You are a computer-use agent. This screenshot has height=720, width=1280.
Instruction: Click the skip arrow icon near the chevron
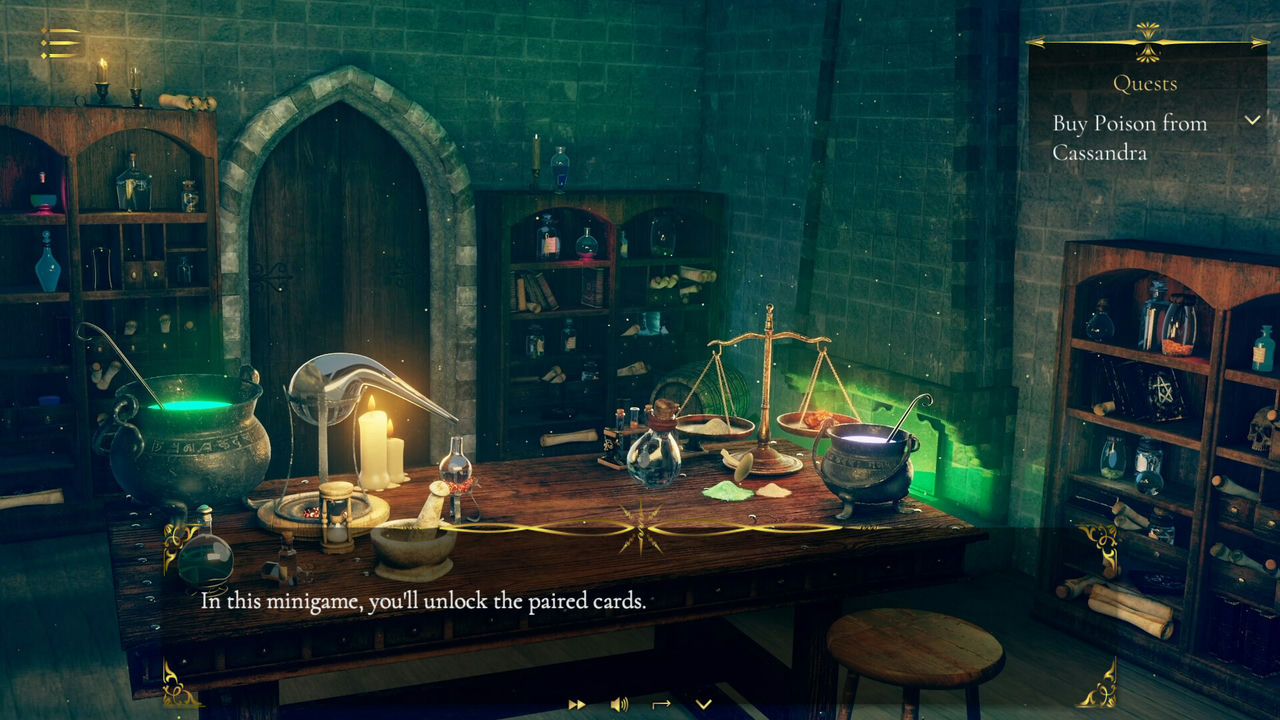tap(661, 703)
